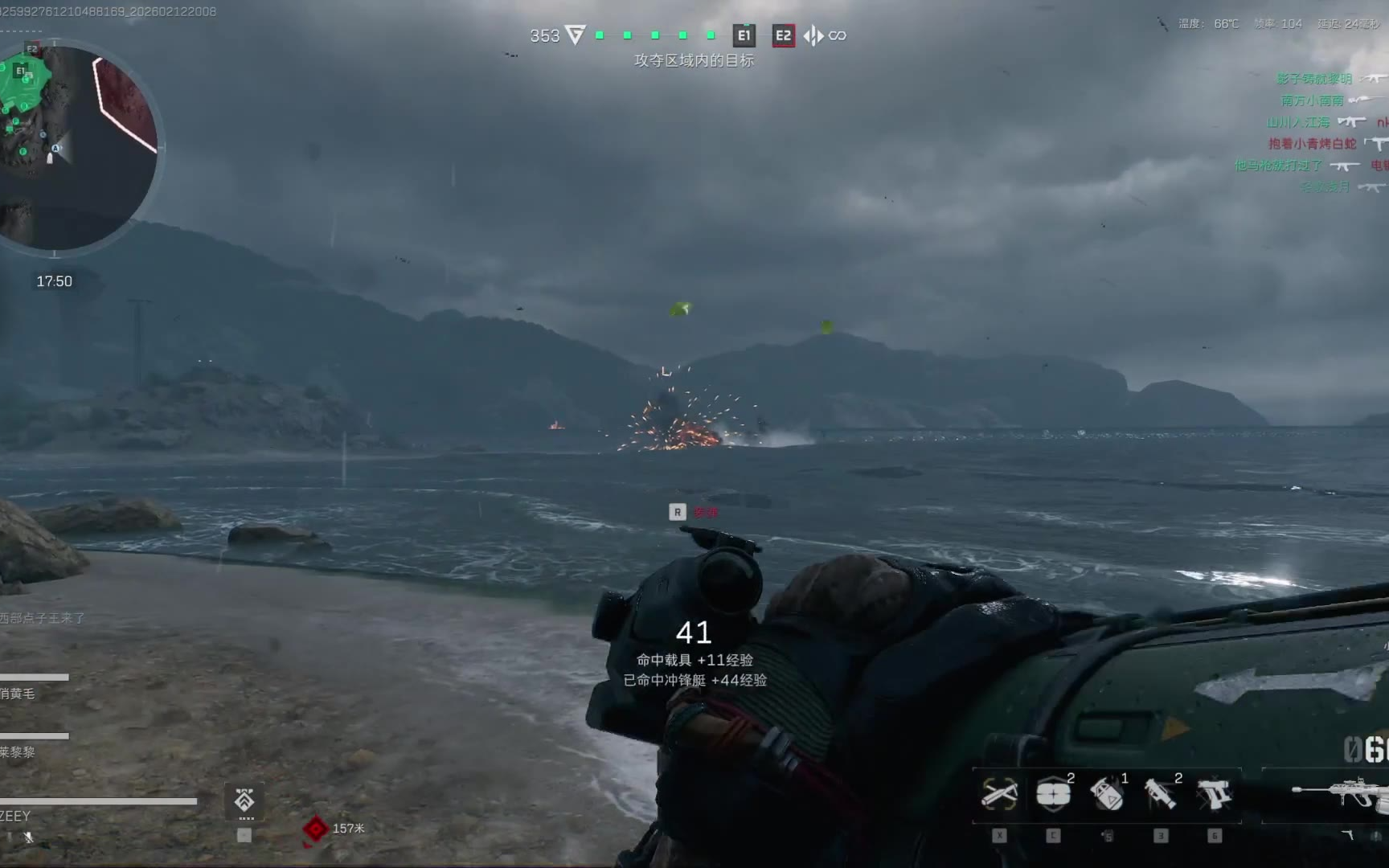Choose the shield-shaped equipment slot
The width and height of the screenshot is (1389, 868).
point(1053,795)
